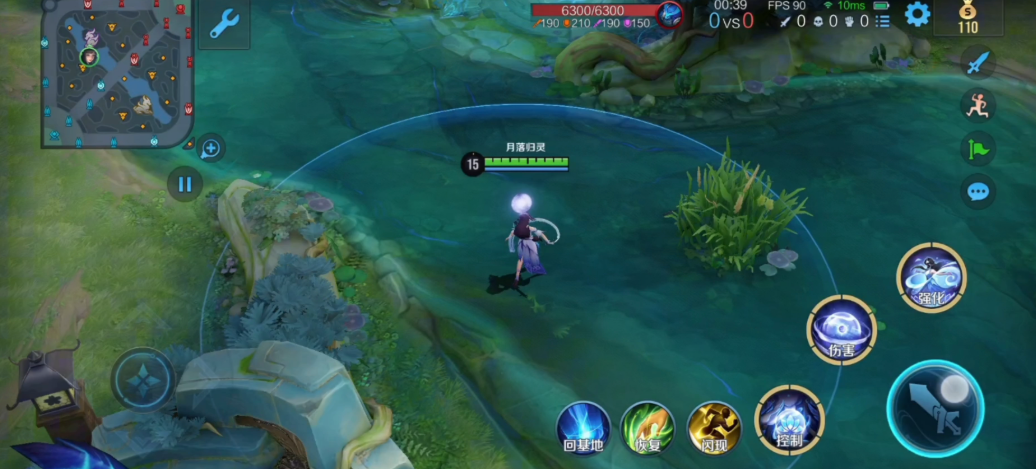Send the blue sword attack signal
Image resolution: width=1036 pixels, height=469 pixels.
[x=978, y=62]
